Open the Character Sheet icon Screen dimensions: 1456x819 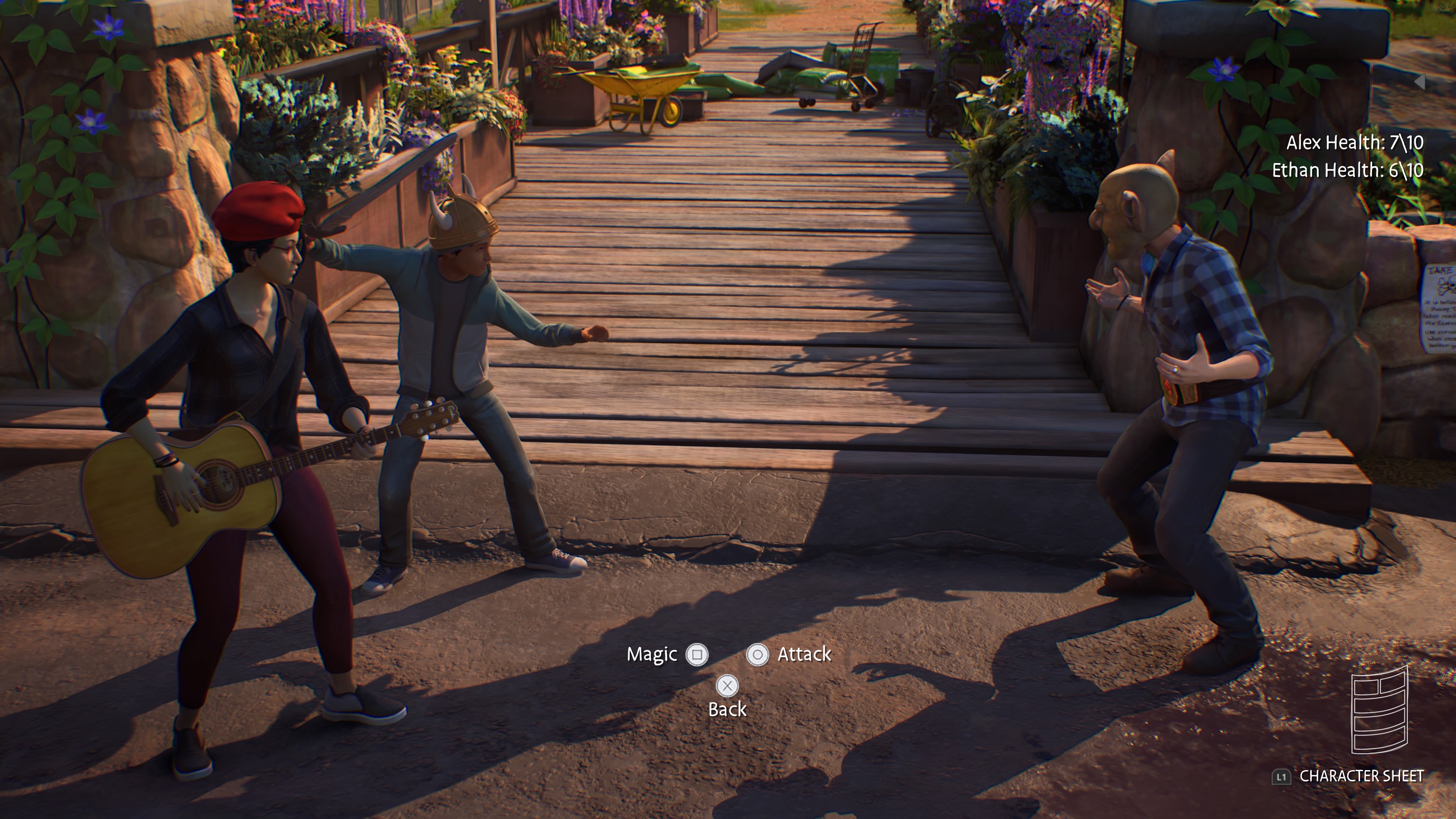pos(1379,711)
